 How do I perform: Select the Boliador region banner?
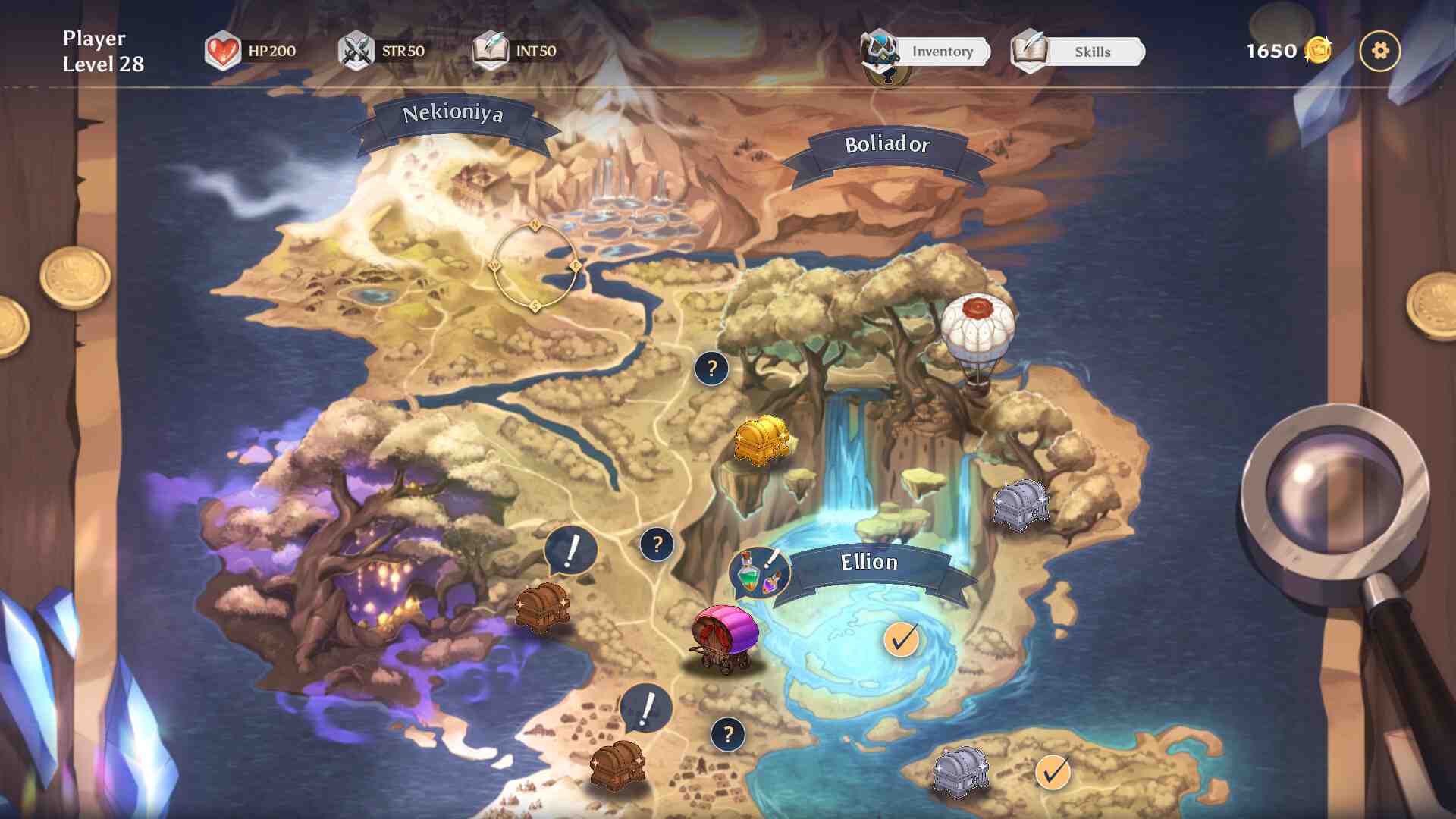click(x=886, y=145)
